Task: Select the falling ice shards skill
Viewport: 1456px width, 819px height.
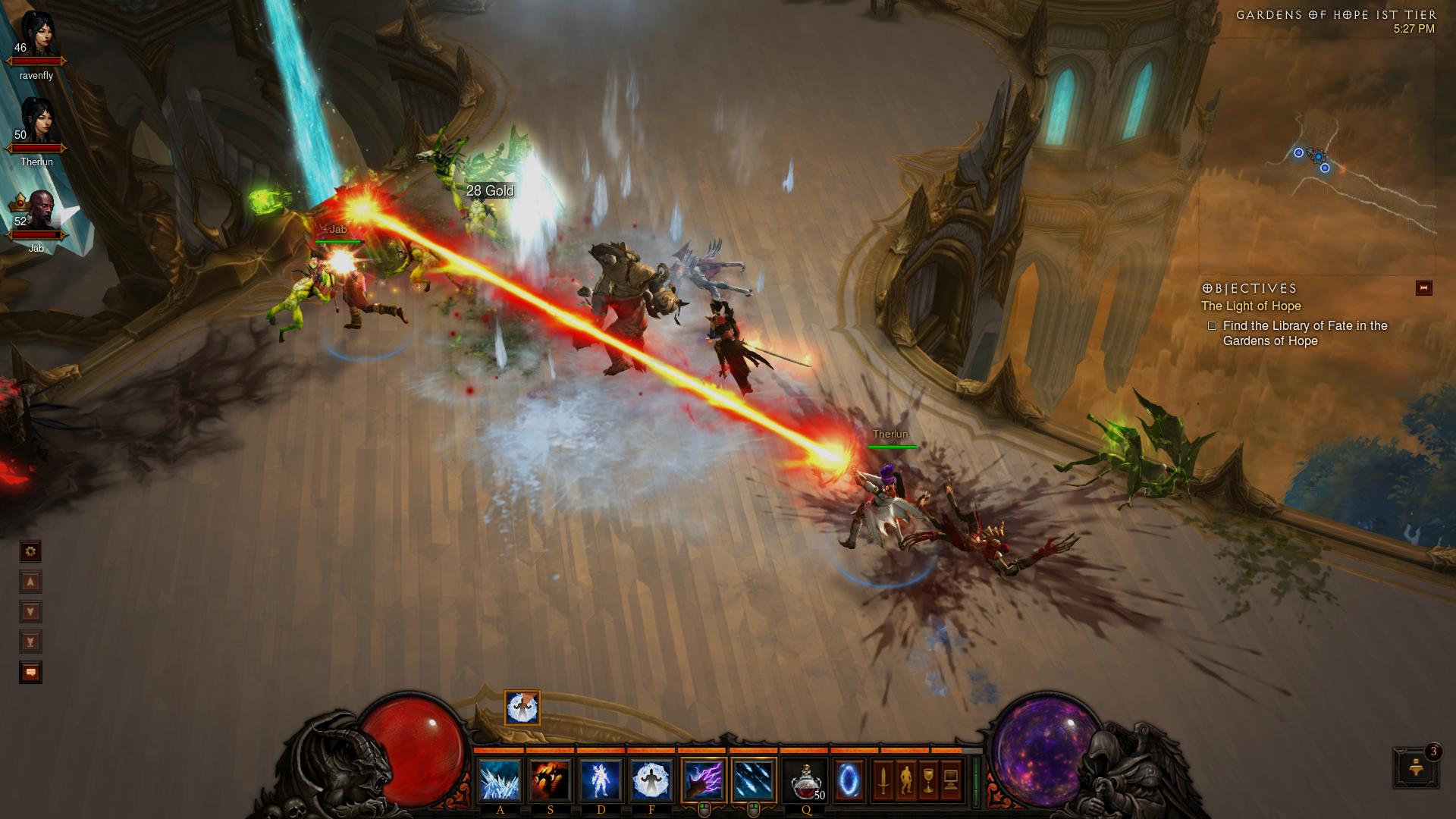Action: 754,780
